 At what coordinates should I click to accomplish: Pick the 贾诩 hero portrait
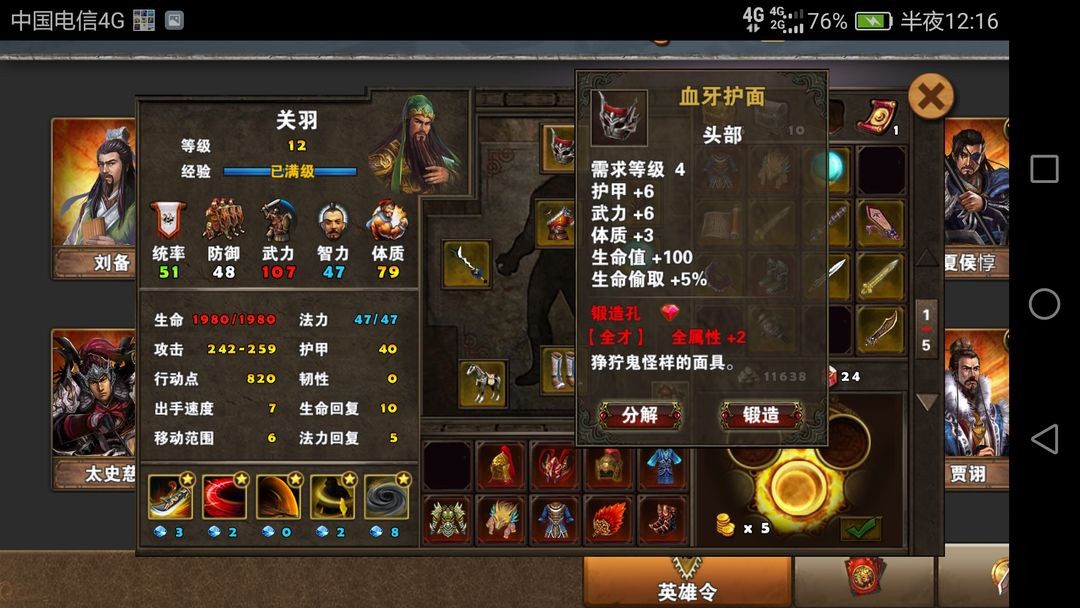pyautogui.click(x=975, y=405)
